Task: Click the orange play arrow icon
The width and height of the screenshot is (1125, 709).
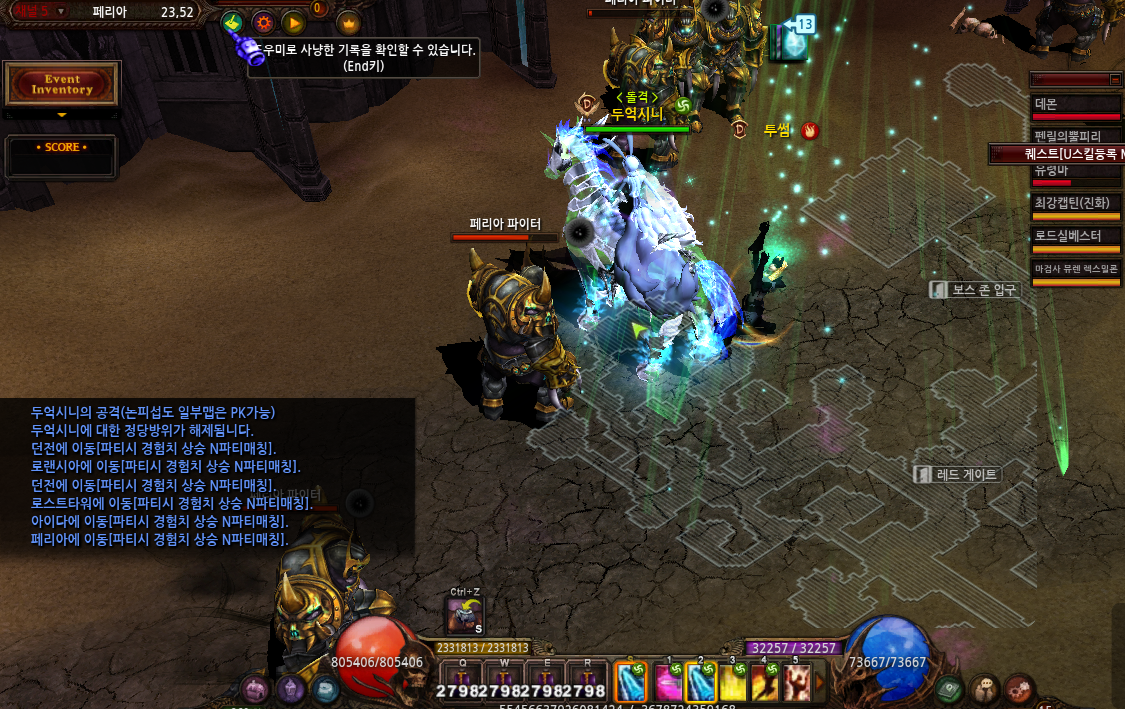Action: coord(293,22)
